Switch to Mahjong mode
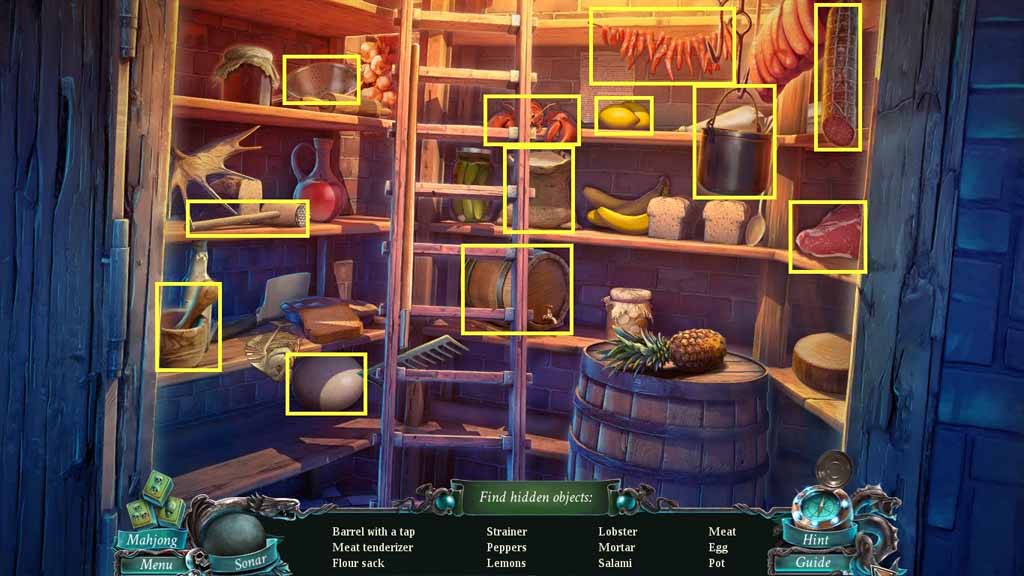 (x=152, y=540)
